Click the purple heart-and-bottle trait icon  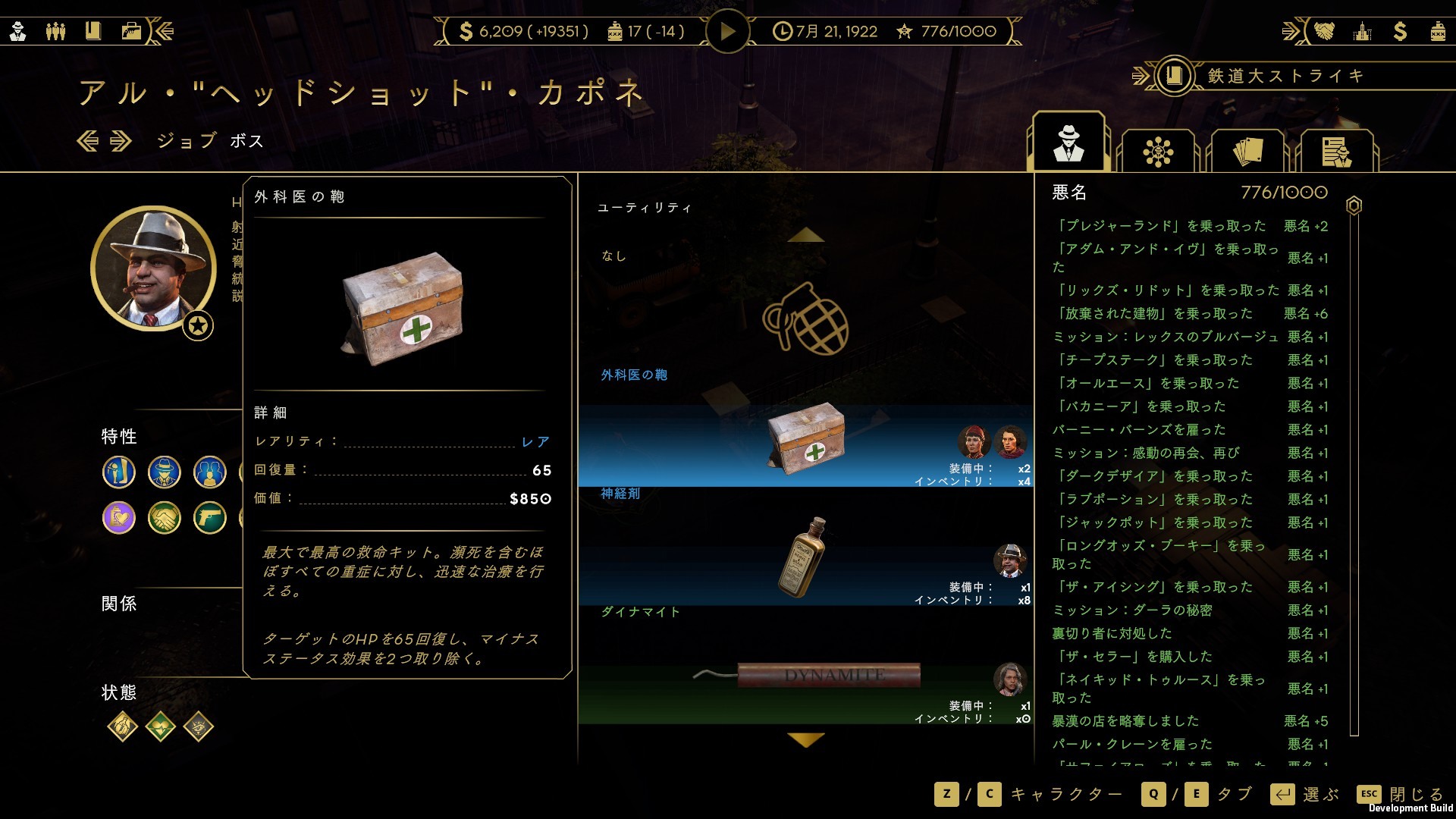point(119,519)
